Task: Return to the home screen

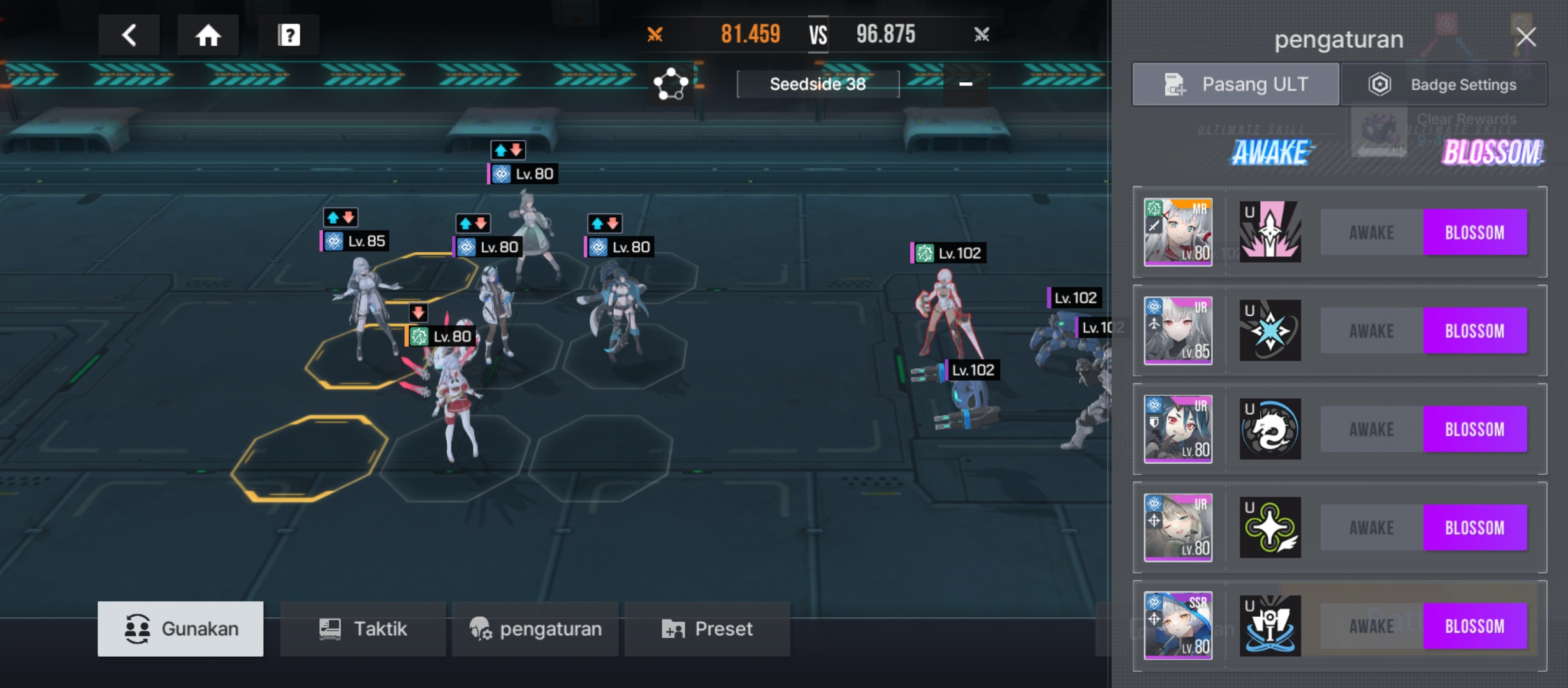Action: [x=208, y=35]
